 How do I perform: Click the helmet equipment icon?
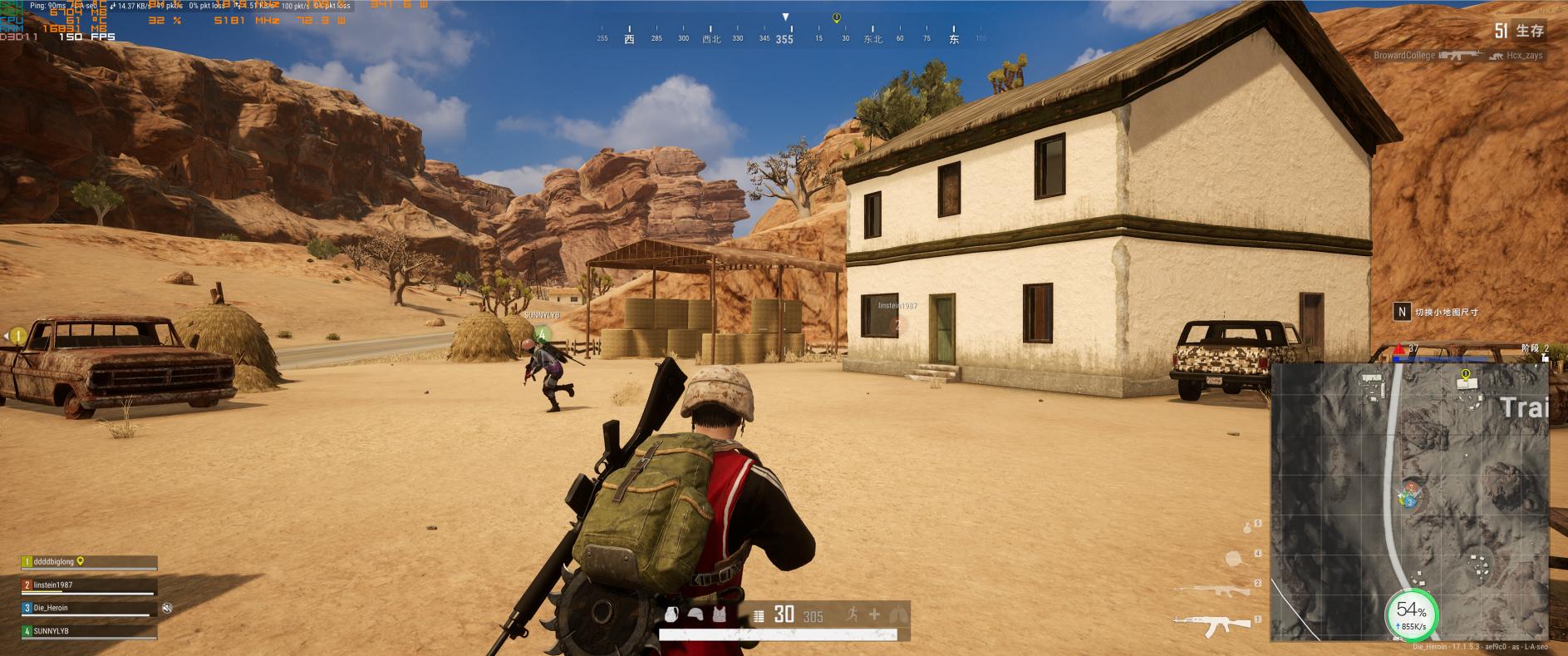click(696, 615)
